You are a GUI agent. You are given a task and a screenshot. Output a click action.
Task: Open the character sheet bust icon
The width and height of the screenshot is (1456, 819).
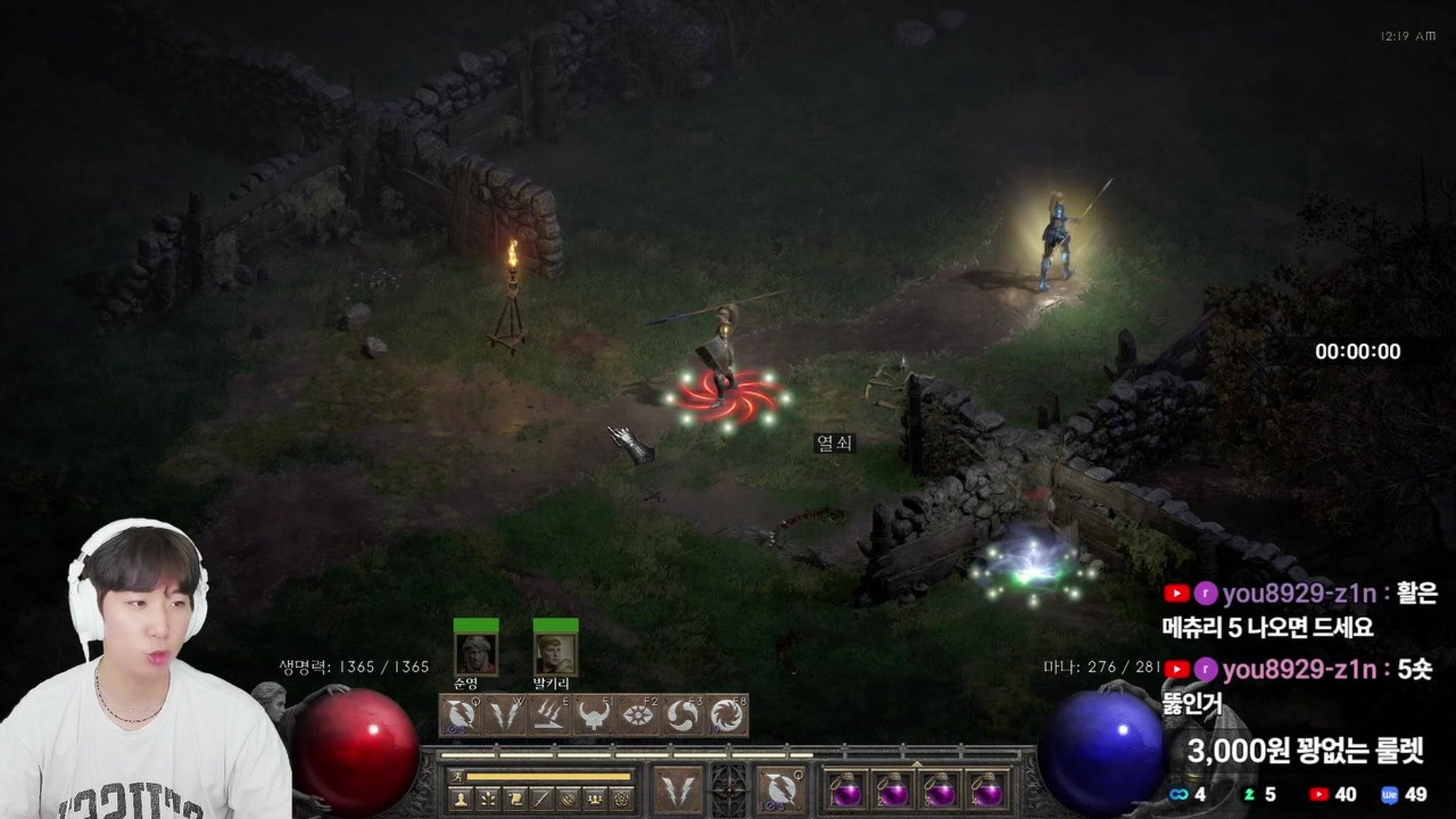point(460,798)
